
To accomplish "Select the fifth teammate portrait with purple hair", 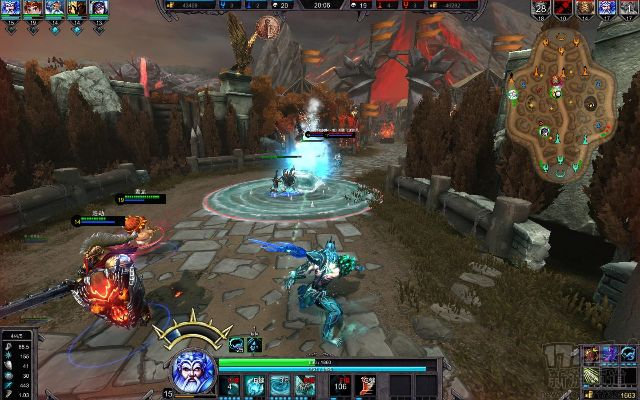I will 99,8.
